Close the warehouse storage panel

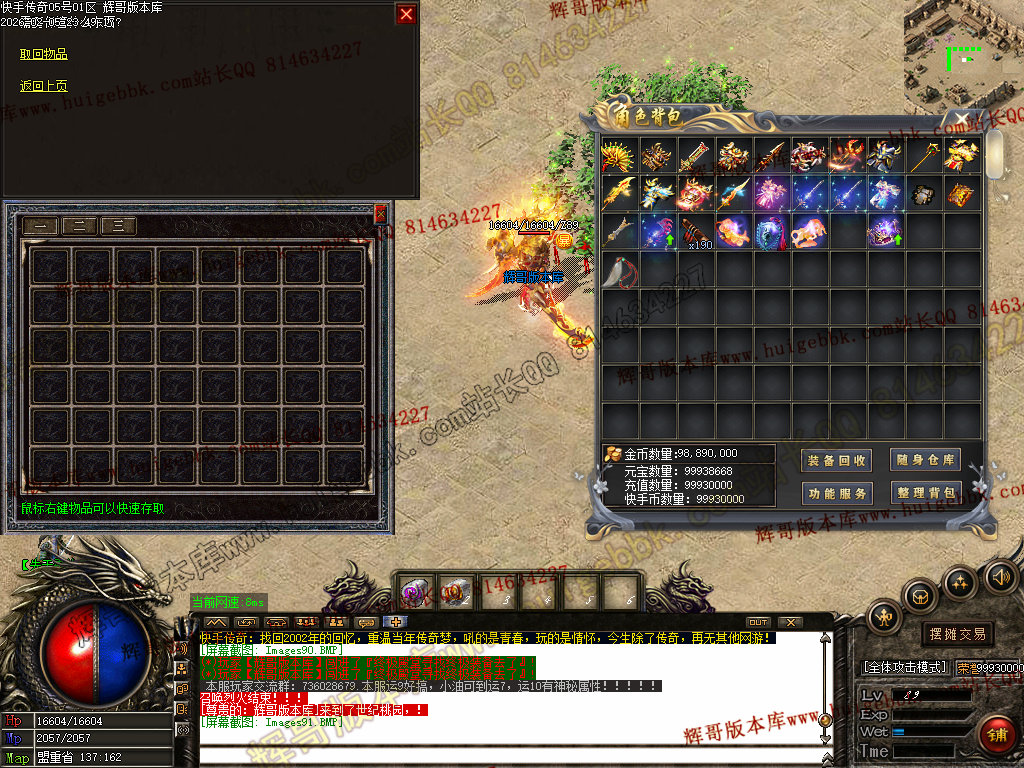point(380,213)
